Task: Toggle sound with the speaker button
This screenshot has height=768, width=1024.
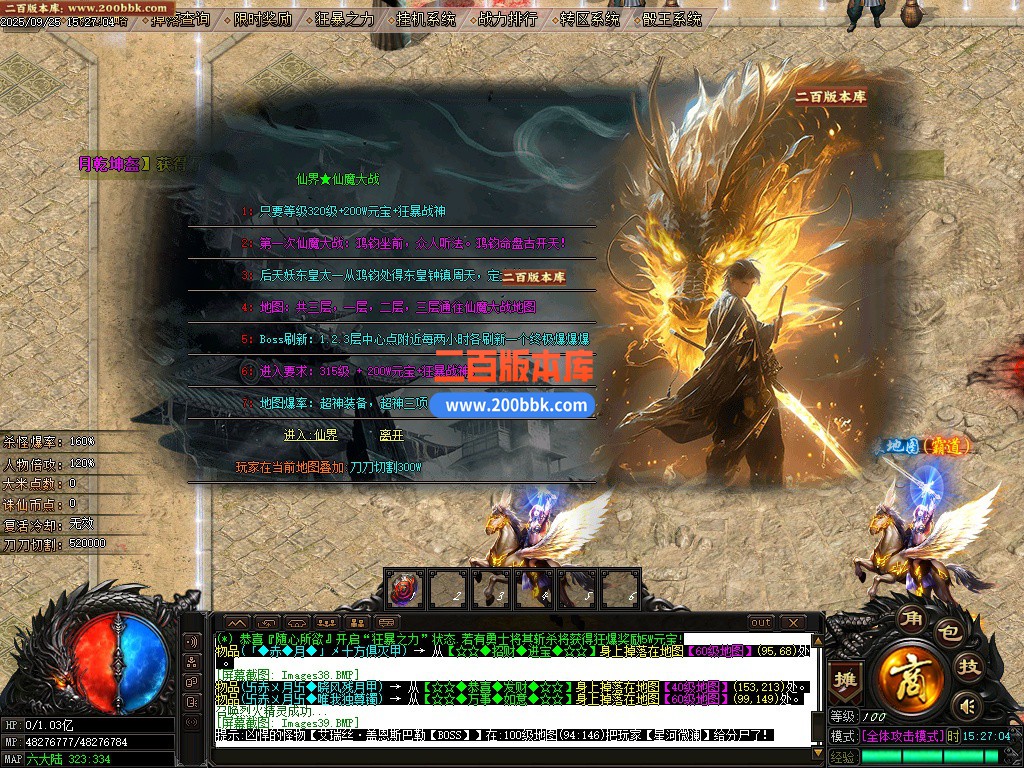Action: [966, 707]
